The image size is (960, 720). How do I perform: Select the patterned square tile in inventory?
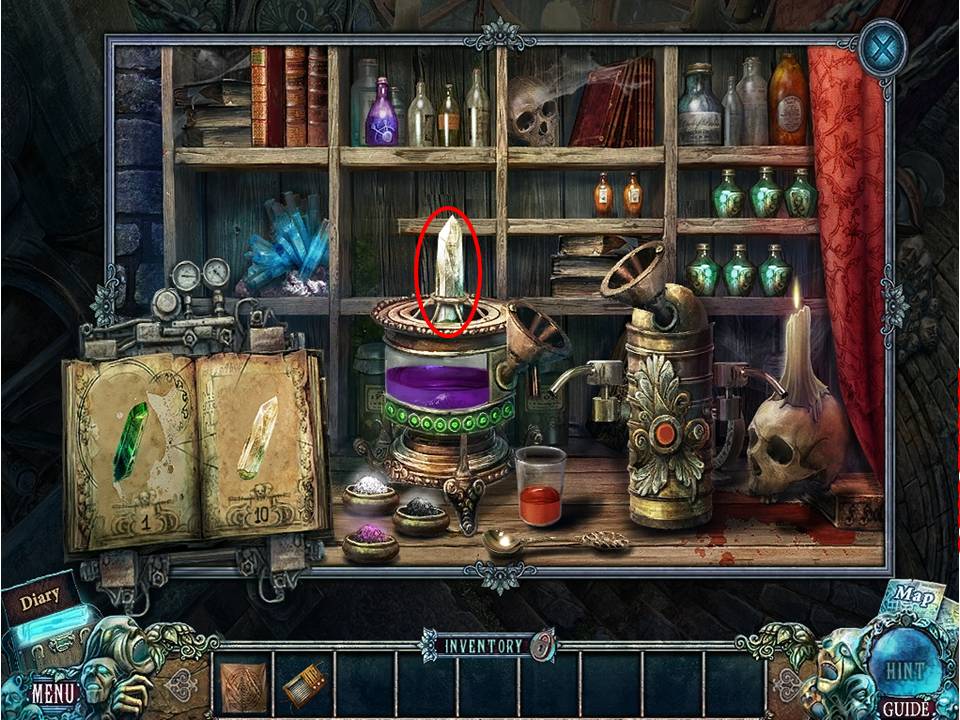(x=242, y=685)
